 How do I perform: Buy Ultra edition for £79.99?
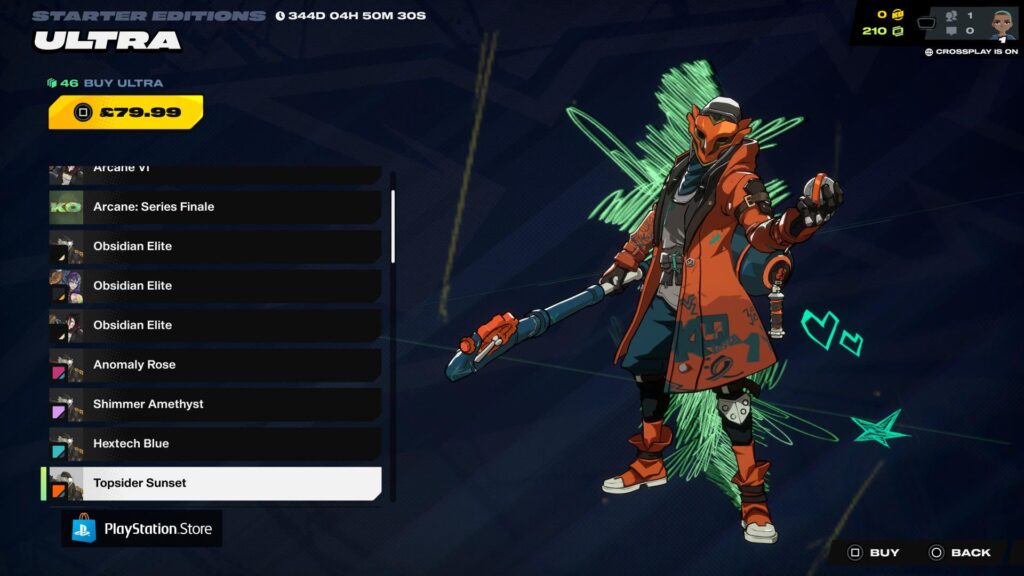tap(126, 112)
